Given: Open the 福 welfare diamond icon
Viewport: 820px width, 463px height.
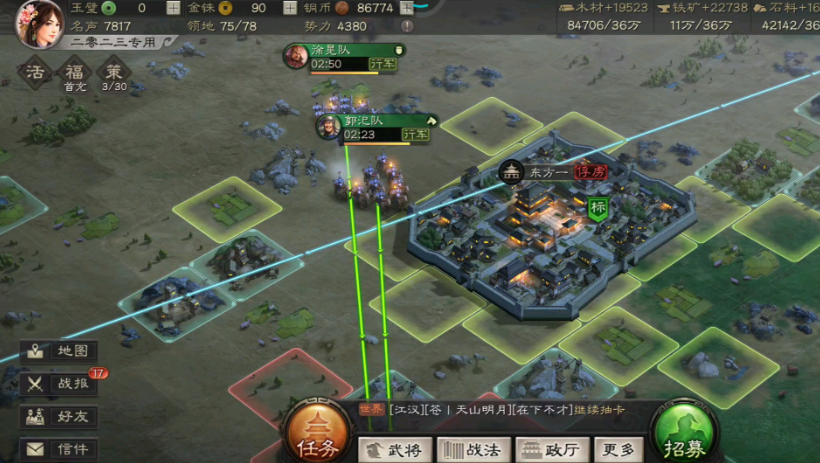Looking at the screenshot, I should point(74,73).
